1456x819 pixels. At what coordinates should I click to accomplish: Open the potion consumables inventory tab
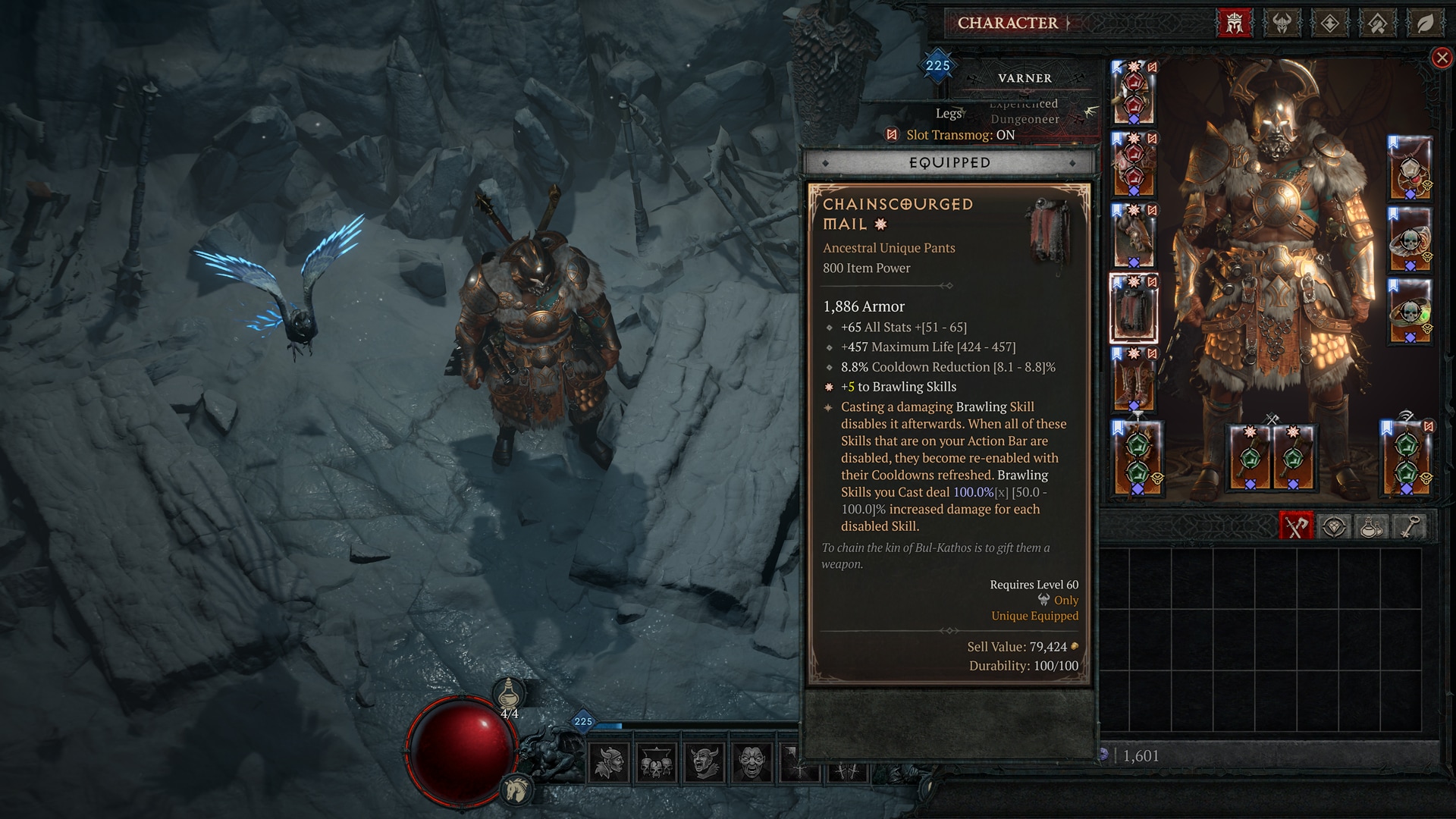(1371, 526)
